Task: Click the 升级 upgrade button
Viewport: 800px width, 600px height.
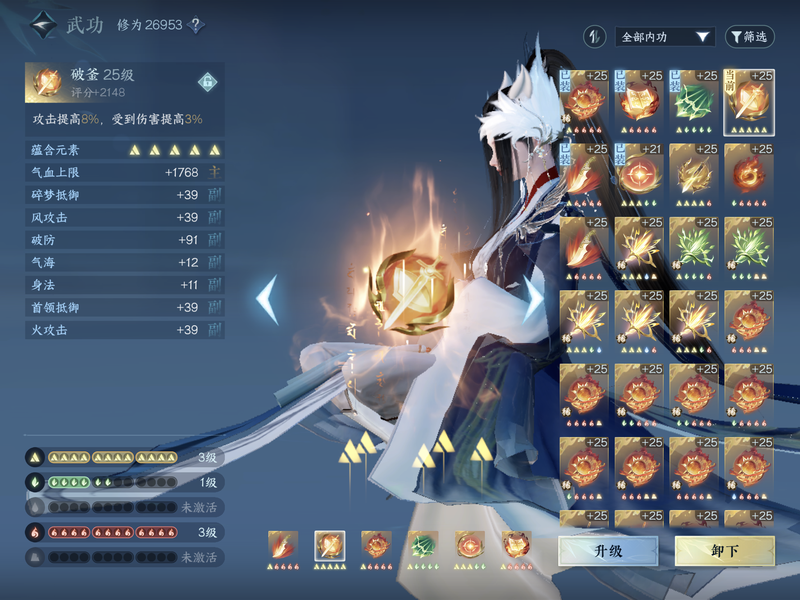Action: tap(608, 551)
